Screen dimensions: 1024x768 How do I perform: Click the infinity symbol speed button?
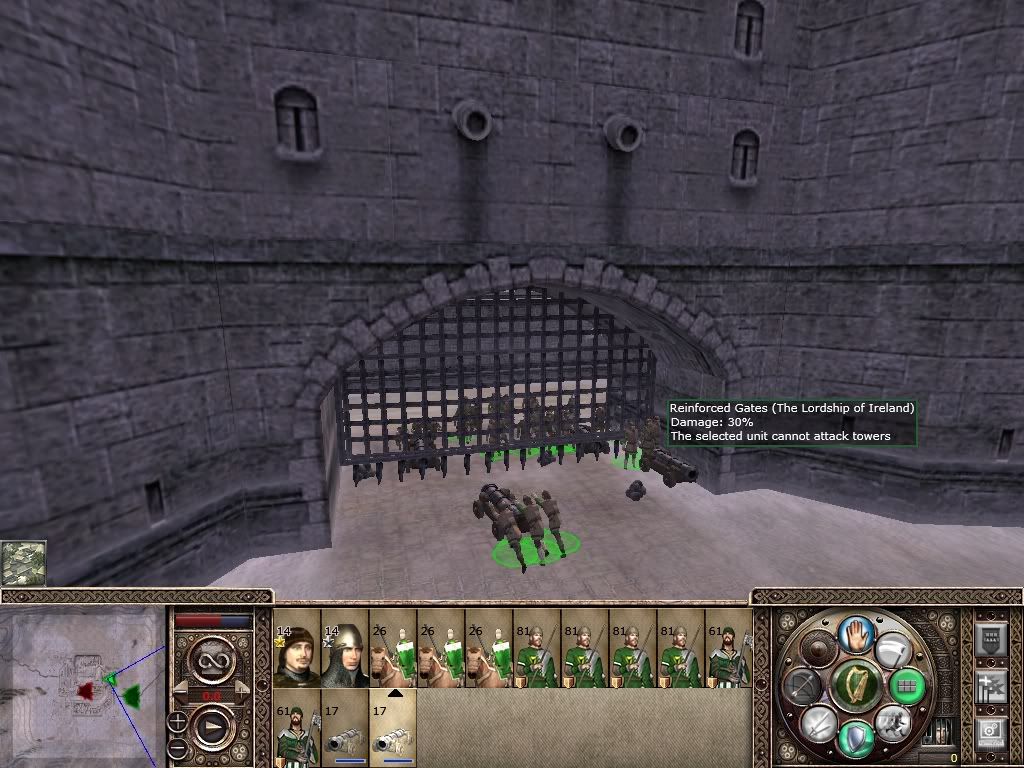(213, 660)
